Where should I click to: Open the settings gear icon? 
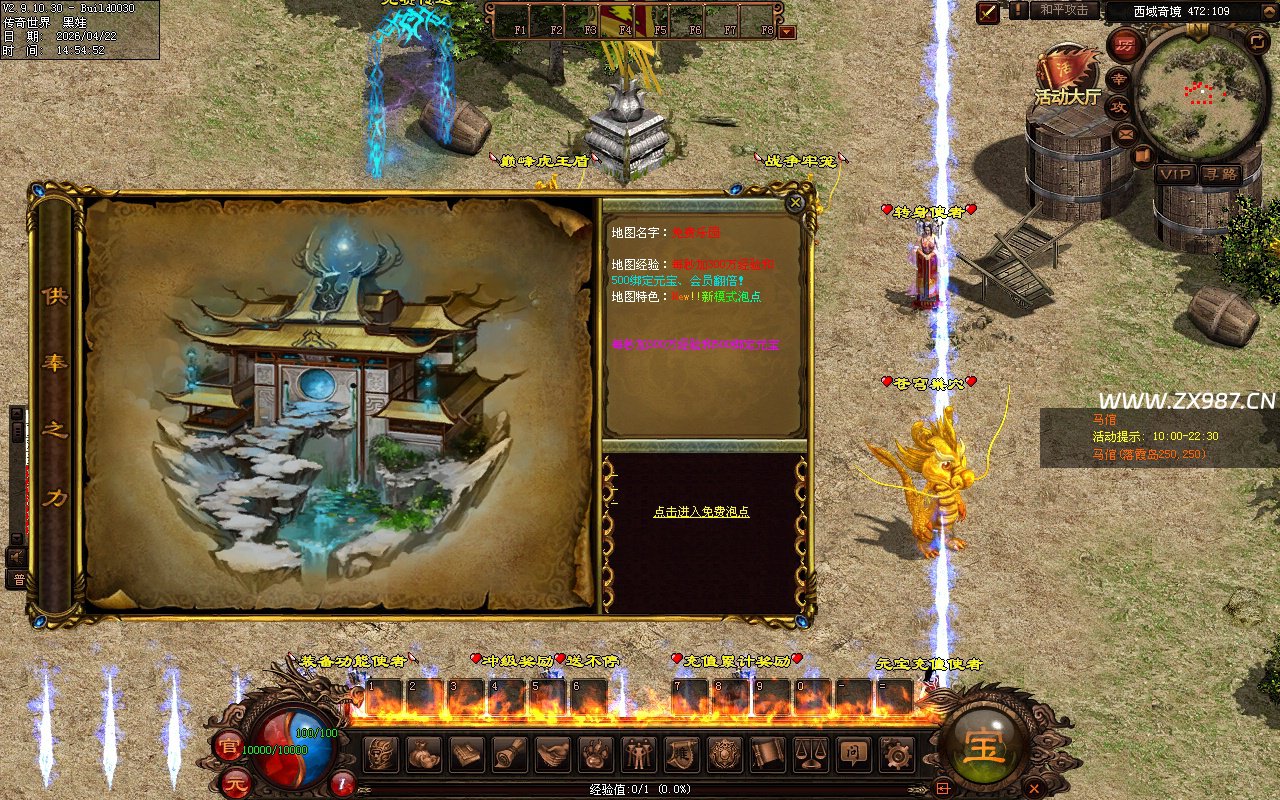point(895,754)
